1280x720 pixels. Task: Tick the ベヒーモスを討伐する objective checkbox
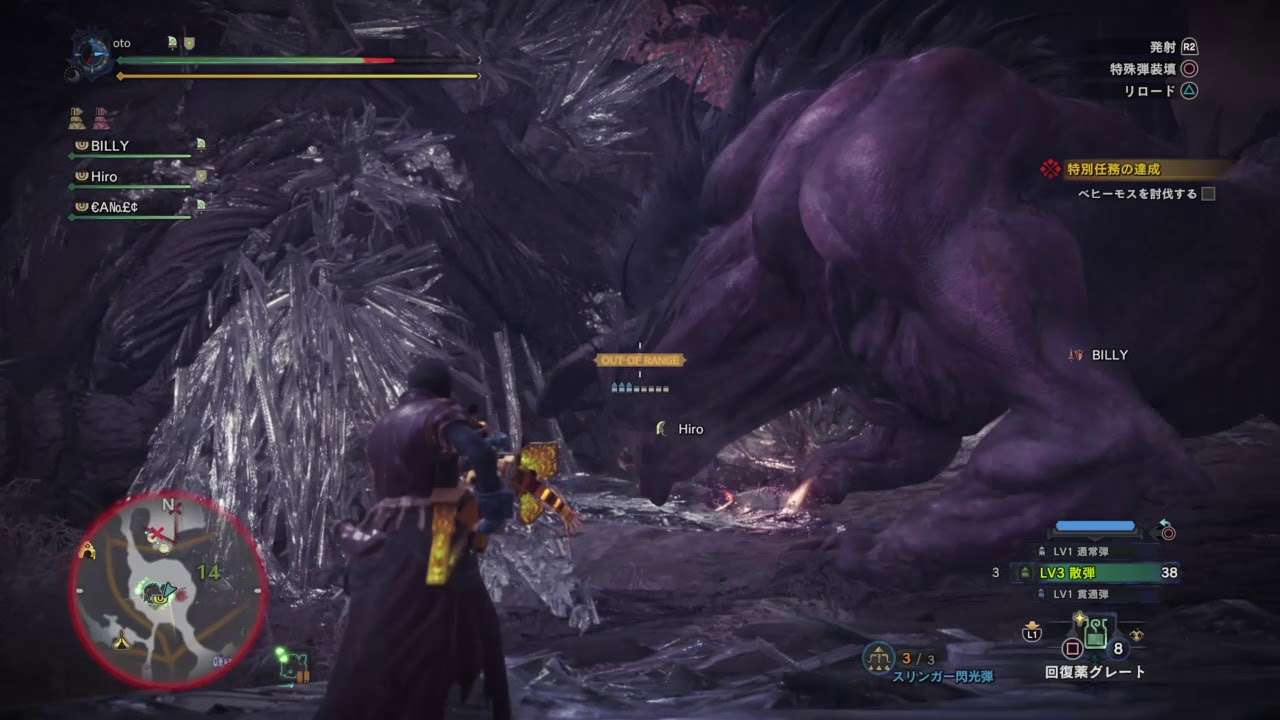(x=1208, y=194)
